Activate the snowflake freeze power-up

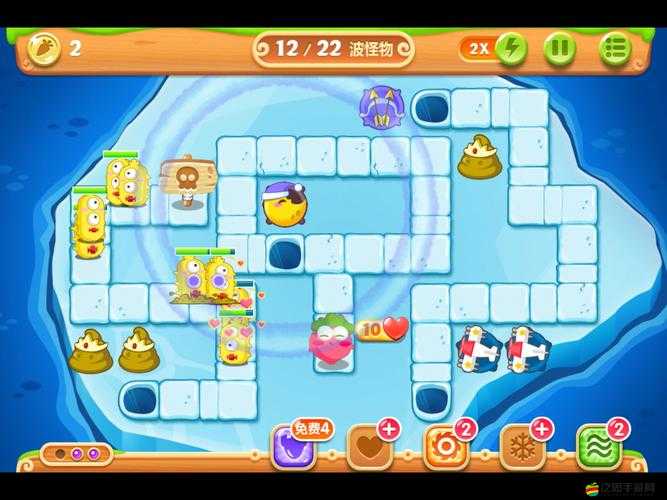pos(522,447)
